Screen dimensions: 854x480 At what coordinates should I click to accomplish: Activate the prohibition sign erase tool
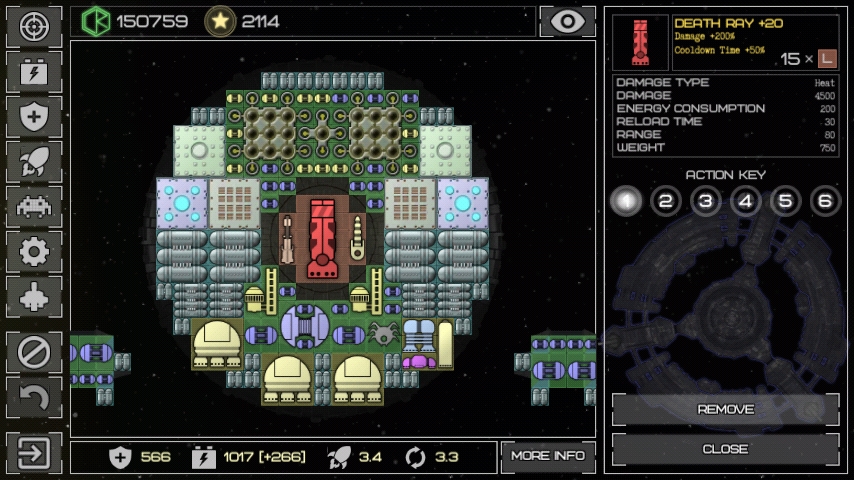coord(34,352)
